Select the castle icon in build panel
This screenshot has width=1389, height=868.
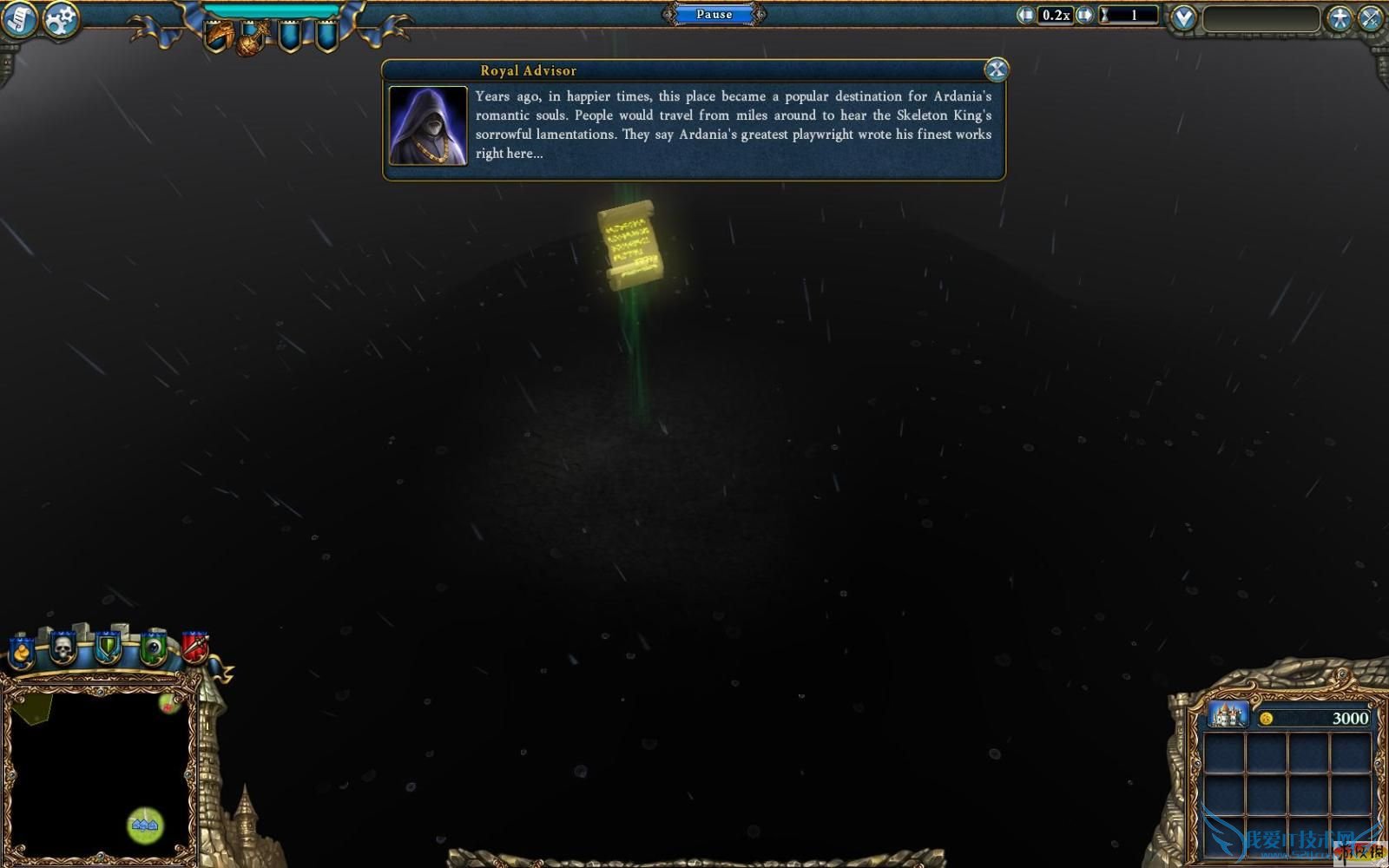click(1227, 716)
